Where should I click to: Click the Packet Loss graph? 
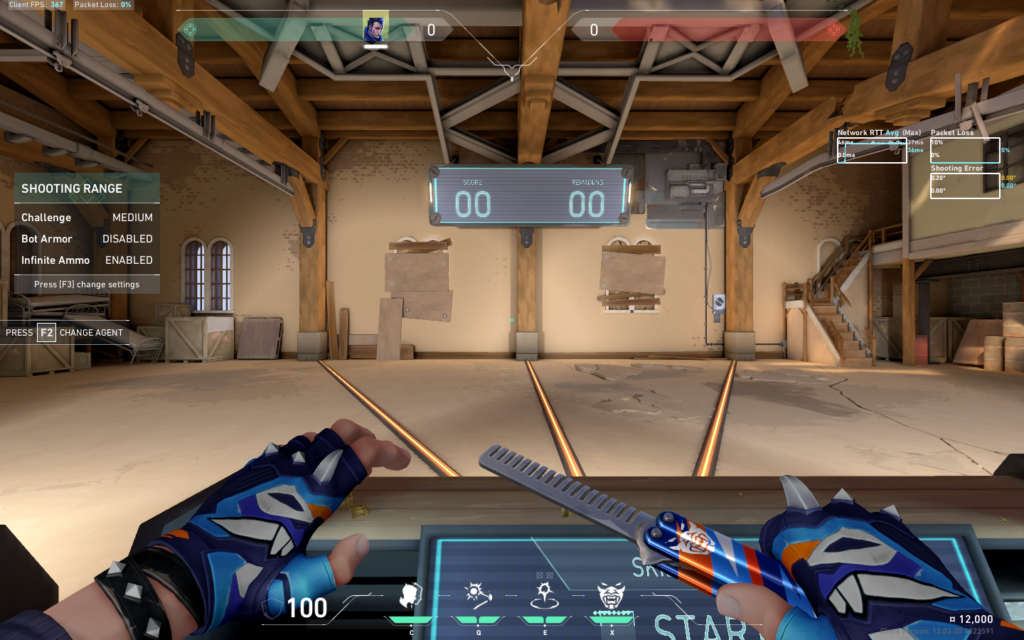click(x=965, y=150)
